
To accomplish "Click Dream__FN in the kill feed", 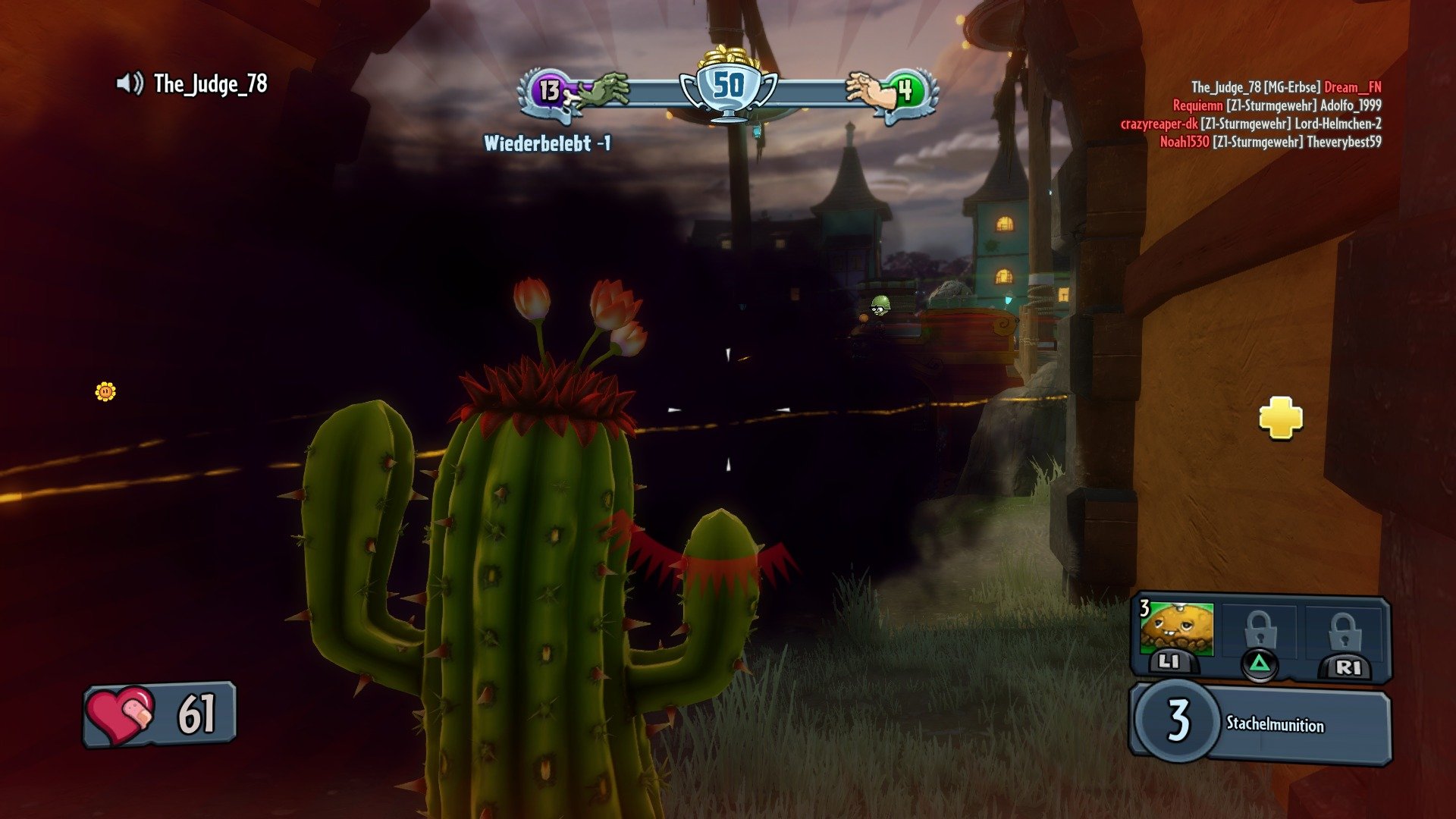I will pos(1352,89).
